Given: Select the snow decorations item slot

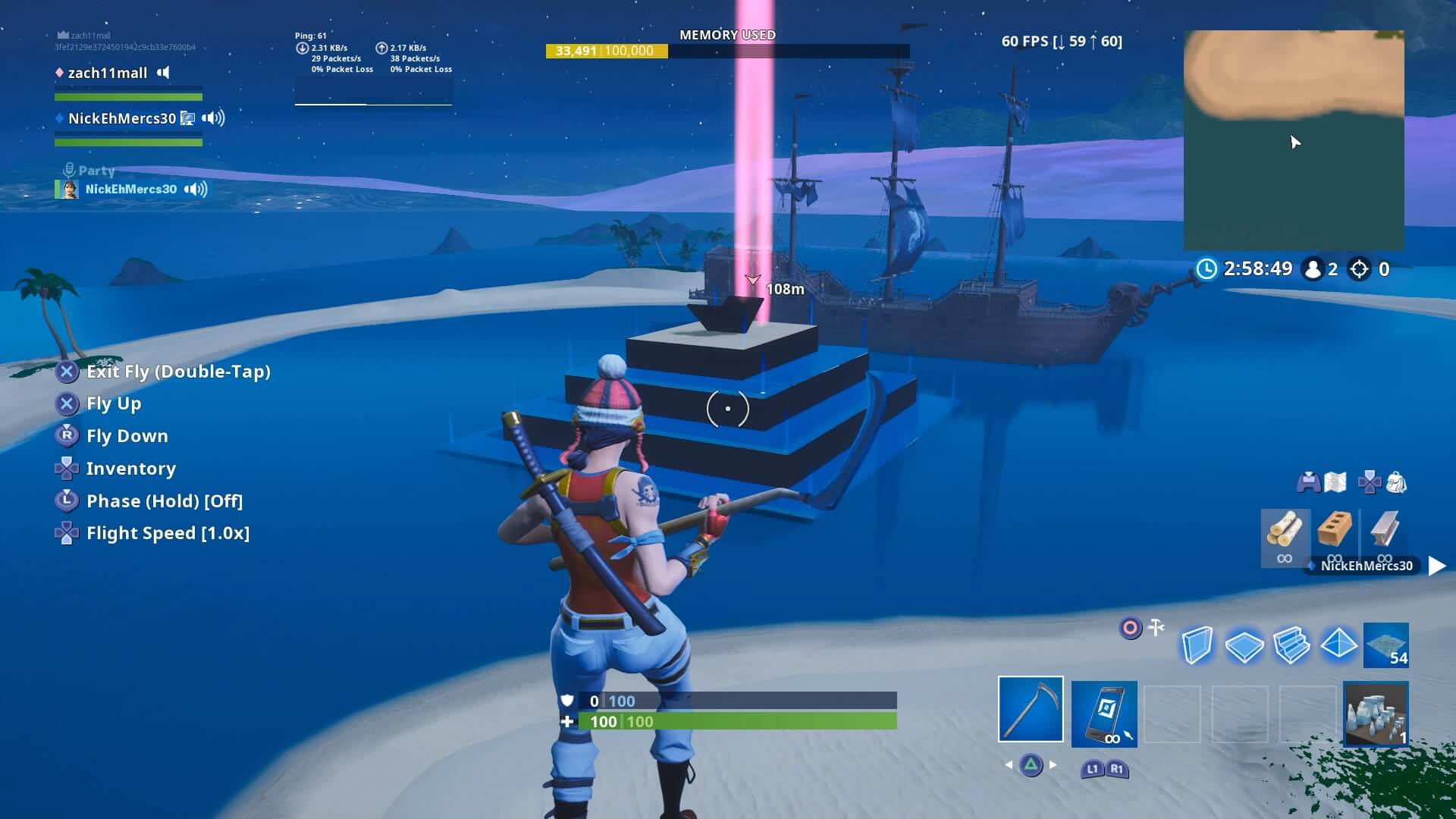Looking at the screenshot, I should point(1376,714).
